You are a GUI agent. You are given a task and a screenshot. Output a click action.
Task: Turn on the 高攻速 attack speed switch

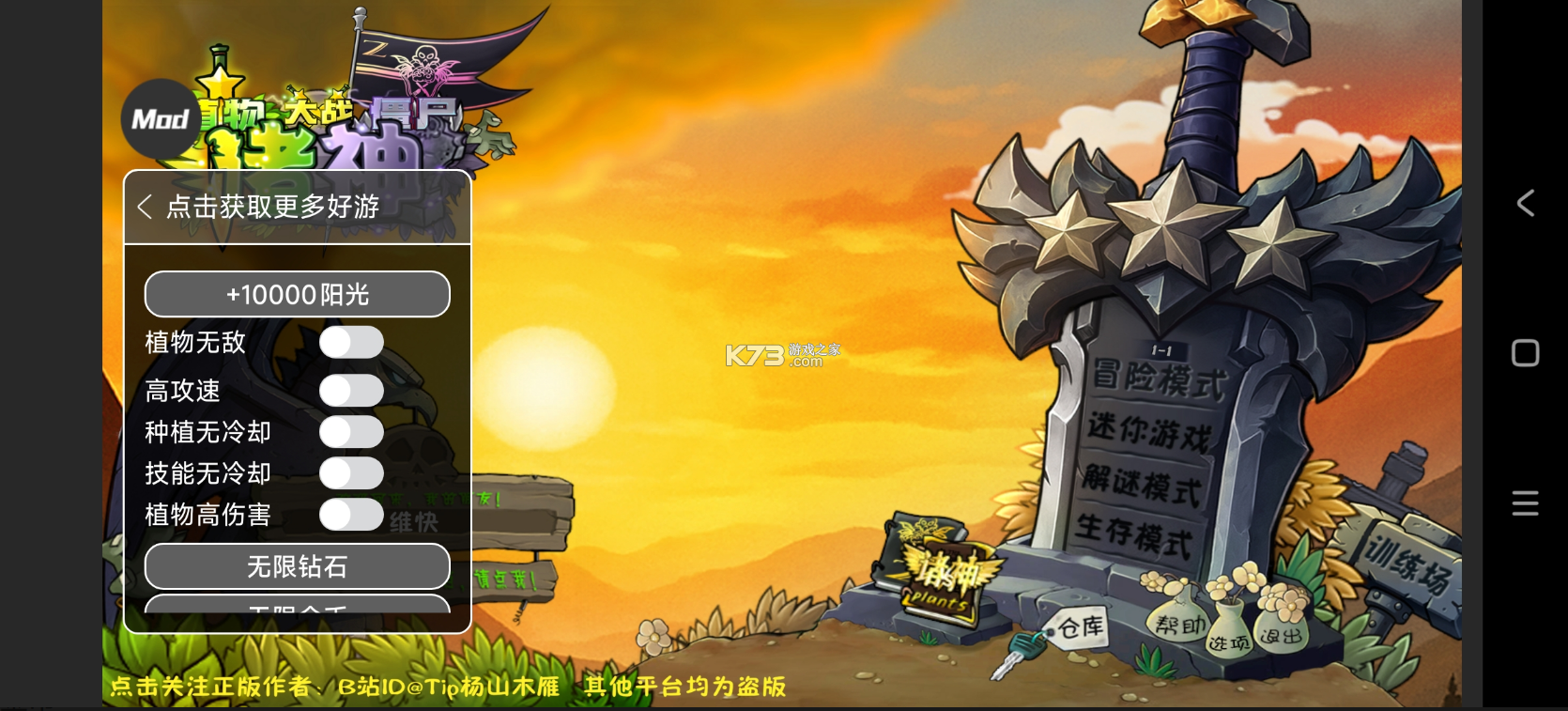[351, 390]
